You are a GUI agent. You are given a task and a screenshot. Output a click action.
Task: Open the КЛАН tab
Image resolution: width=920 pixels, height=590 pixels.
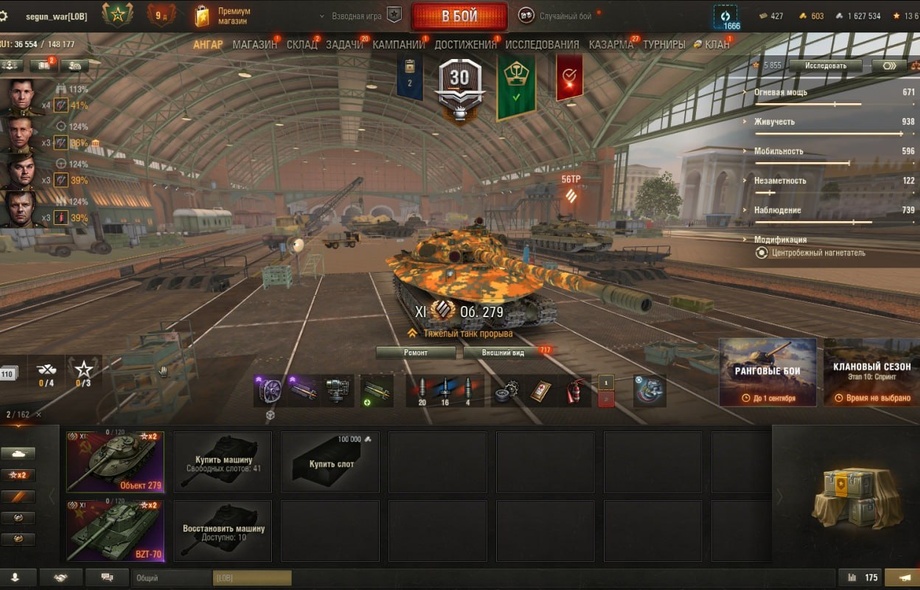click(716, 45)
